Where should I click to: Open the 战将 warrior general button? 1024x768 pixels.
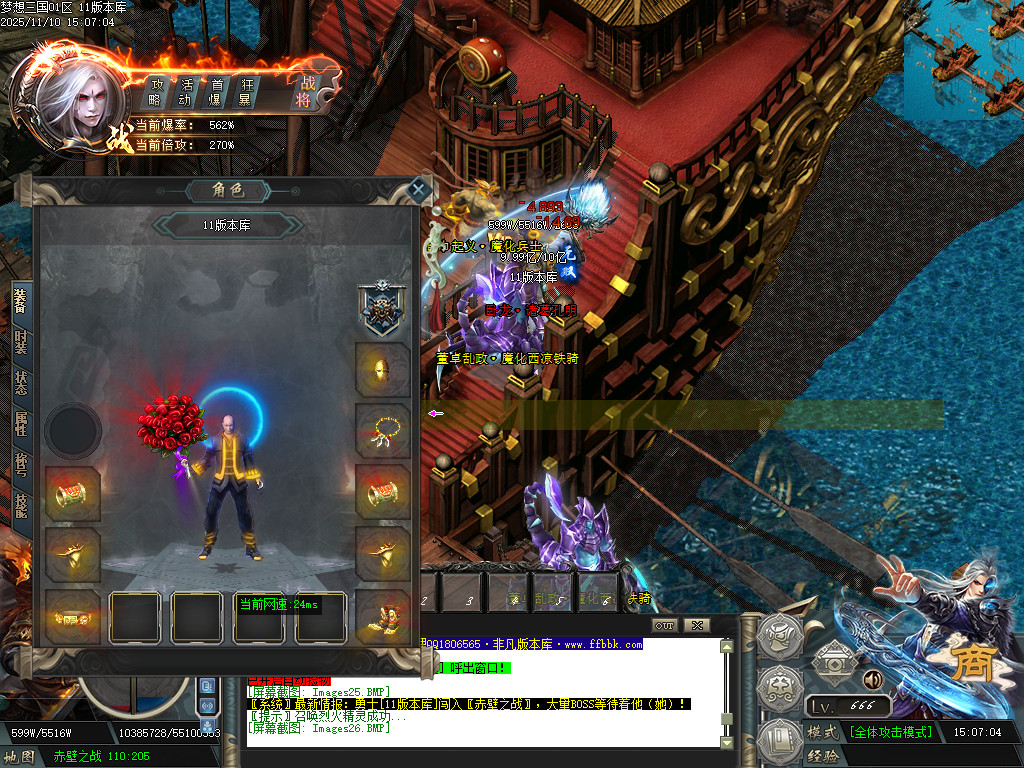(x=305, y=92)
